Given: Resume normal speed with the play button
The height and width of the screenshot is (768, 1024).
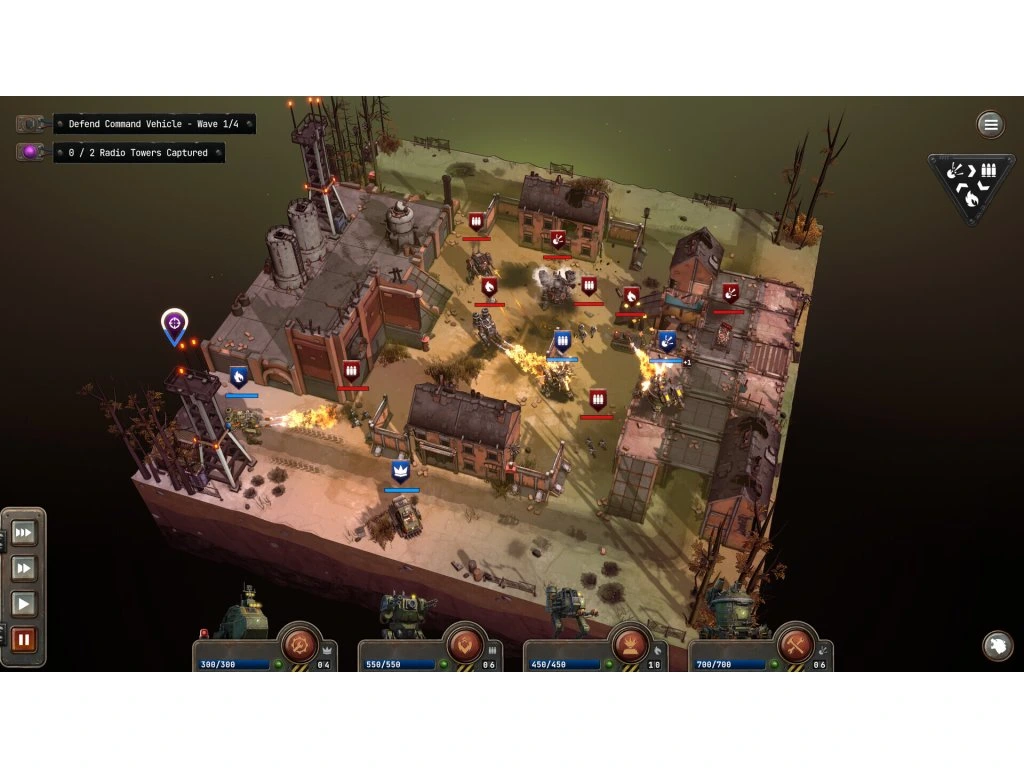Looking at the screenshot, I should tap(24, 604).
